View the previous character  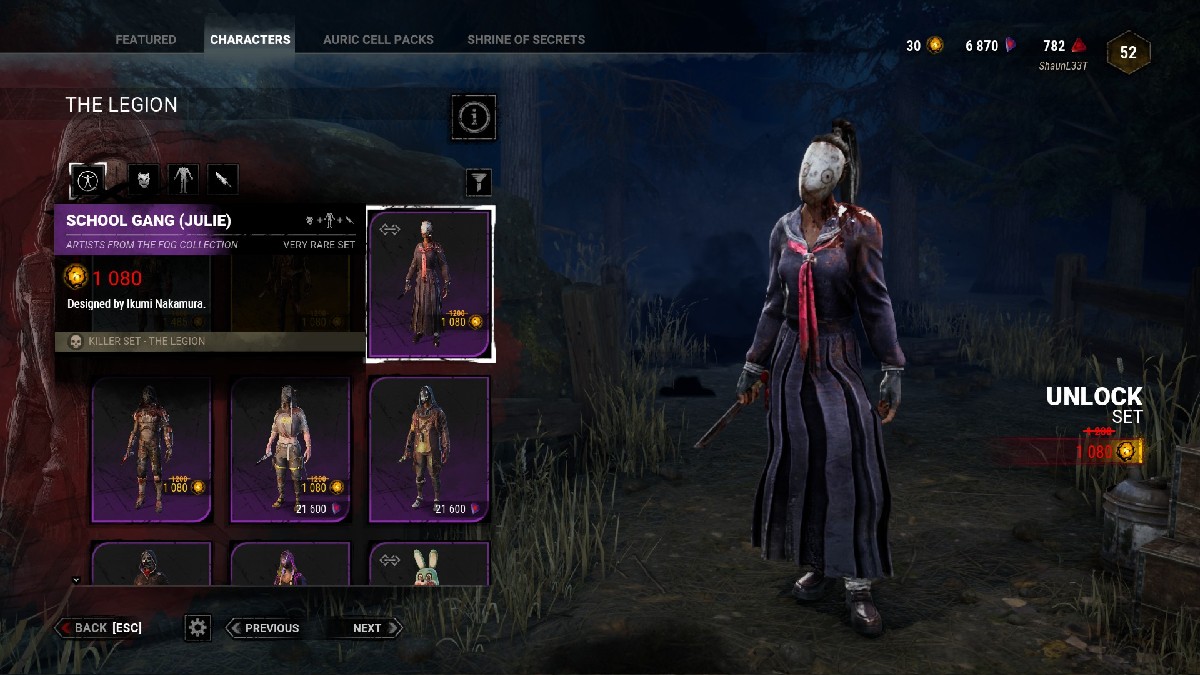pyautogui.click(x=264, y=628)
